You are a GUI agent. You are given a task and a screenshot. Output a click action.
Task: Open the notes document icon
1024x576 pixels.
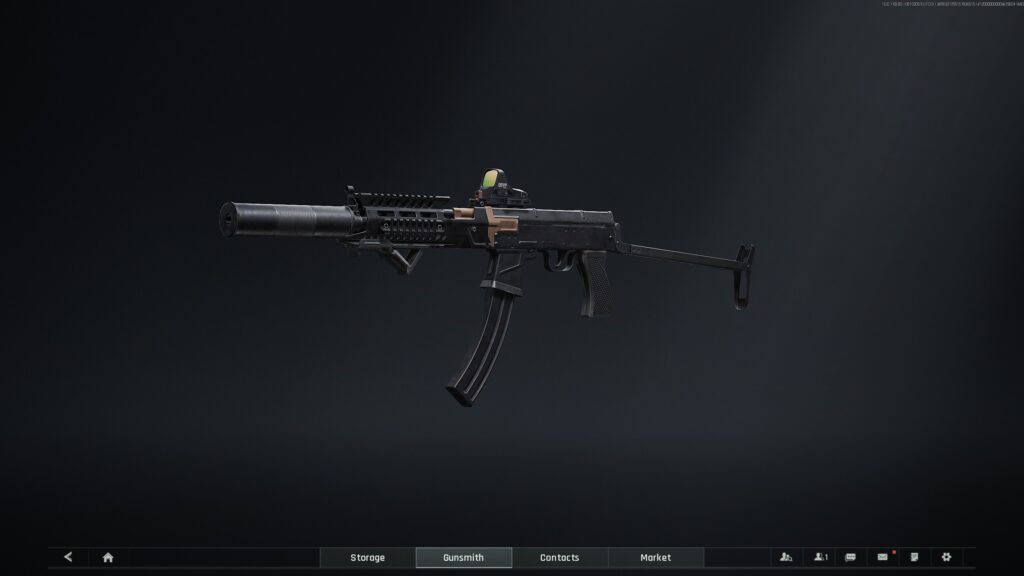[x=914, y=557]
